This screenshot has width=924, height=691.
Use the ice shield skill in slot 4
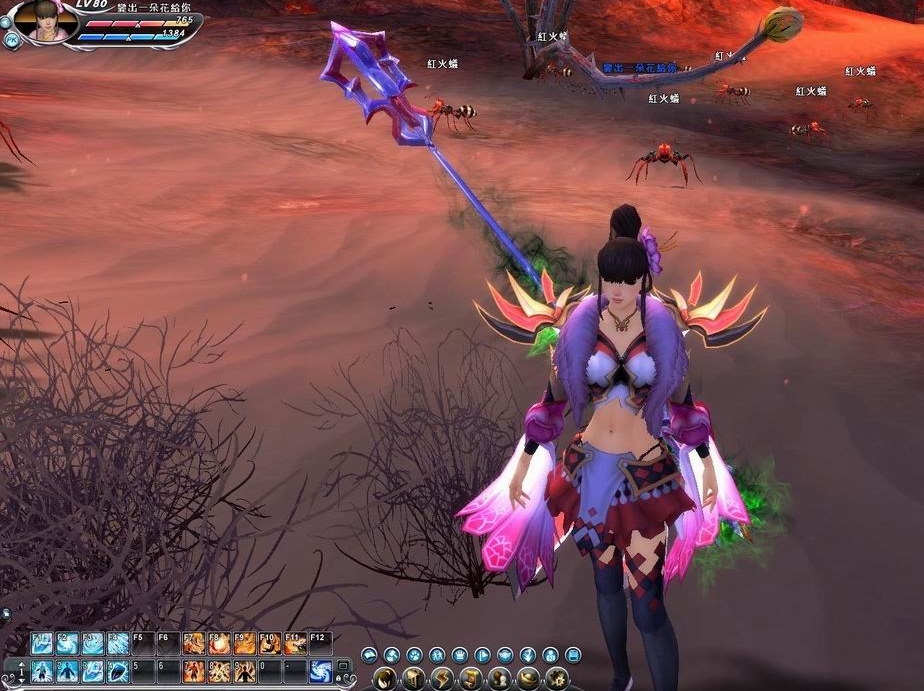118,671
